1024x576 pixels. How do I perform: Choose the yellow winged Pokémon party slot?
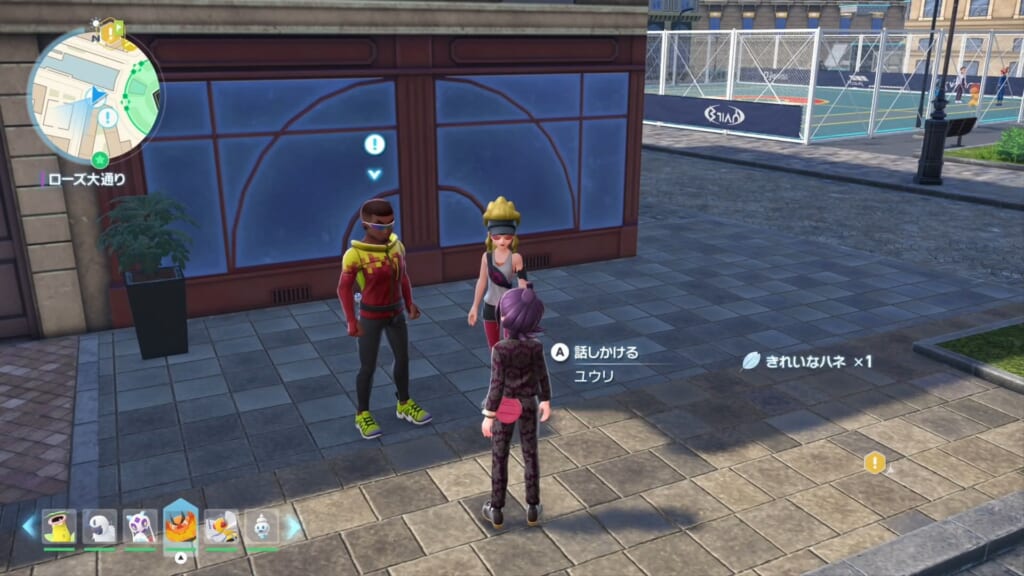(x=221, y=526)
